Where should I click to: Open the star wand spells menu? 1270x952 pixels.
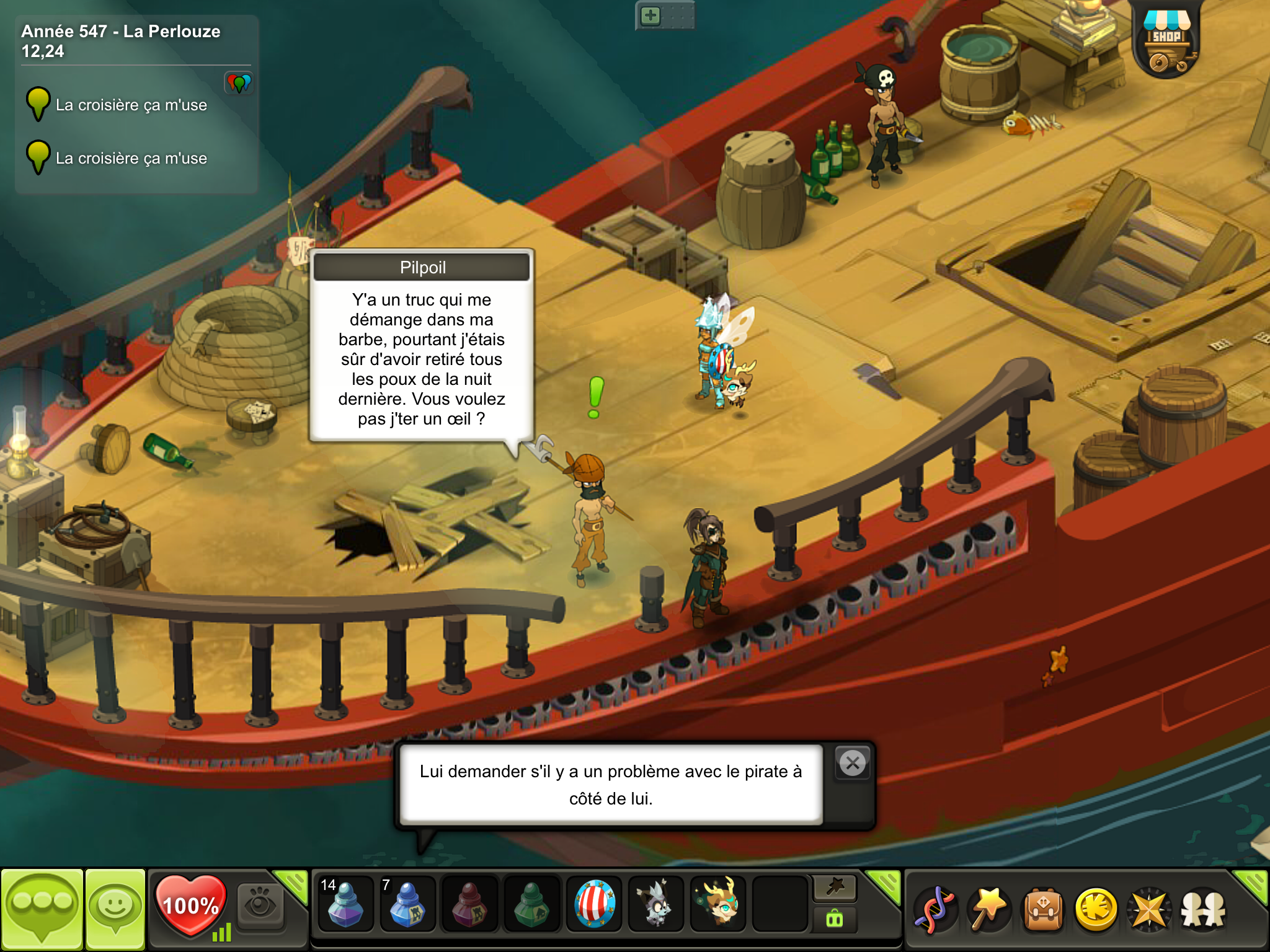click(988, 909)
